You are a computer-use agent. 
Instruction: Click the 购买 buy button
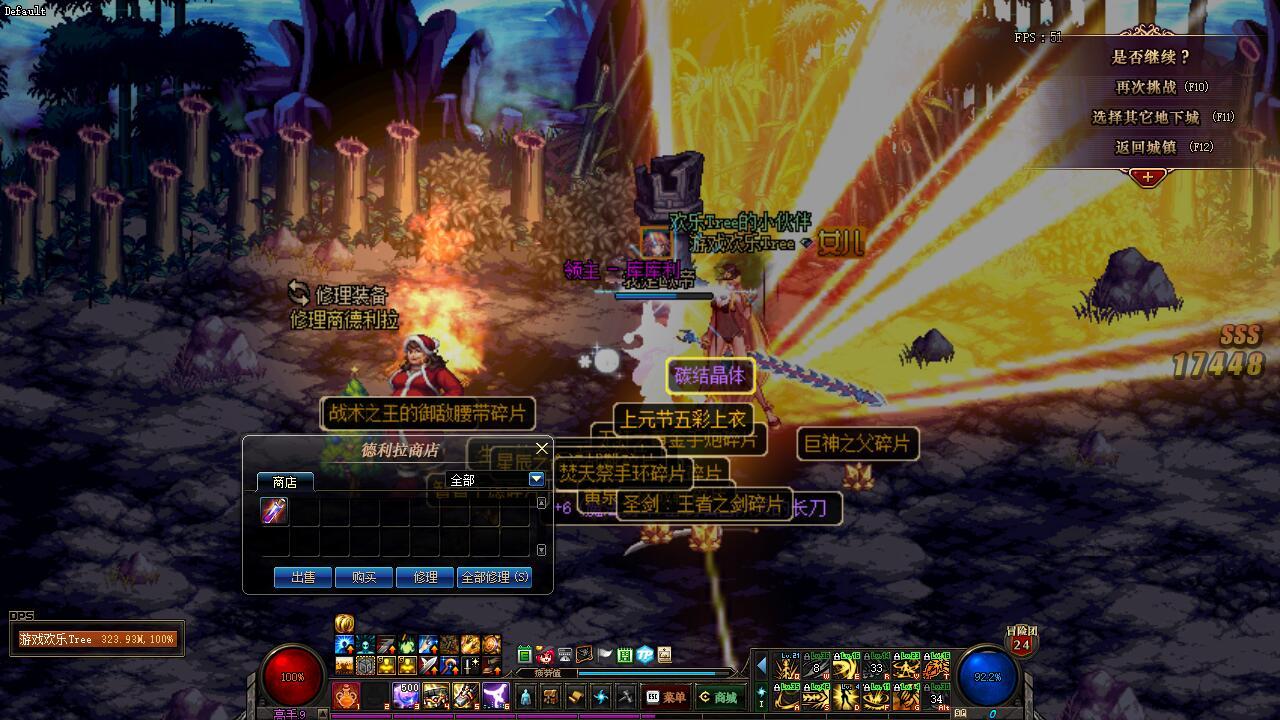click(x=363, y=577)
